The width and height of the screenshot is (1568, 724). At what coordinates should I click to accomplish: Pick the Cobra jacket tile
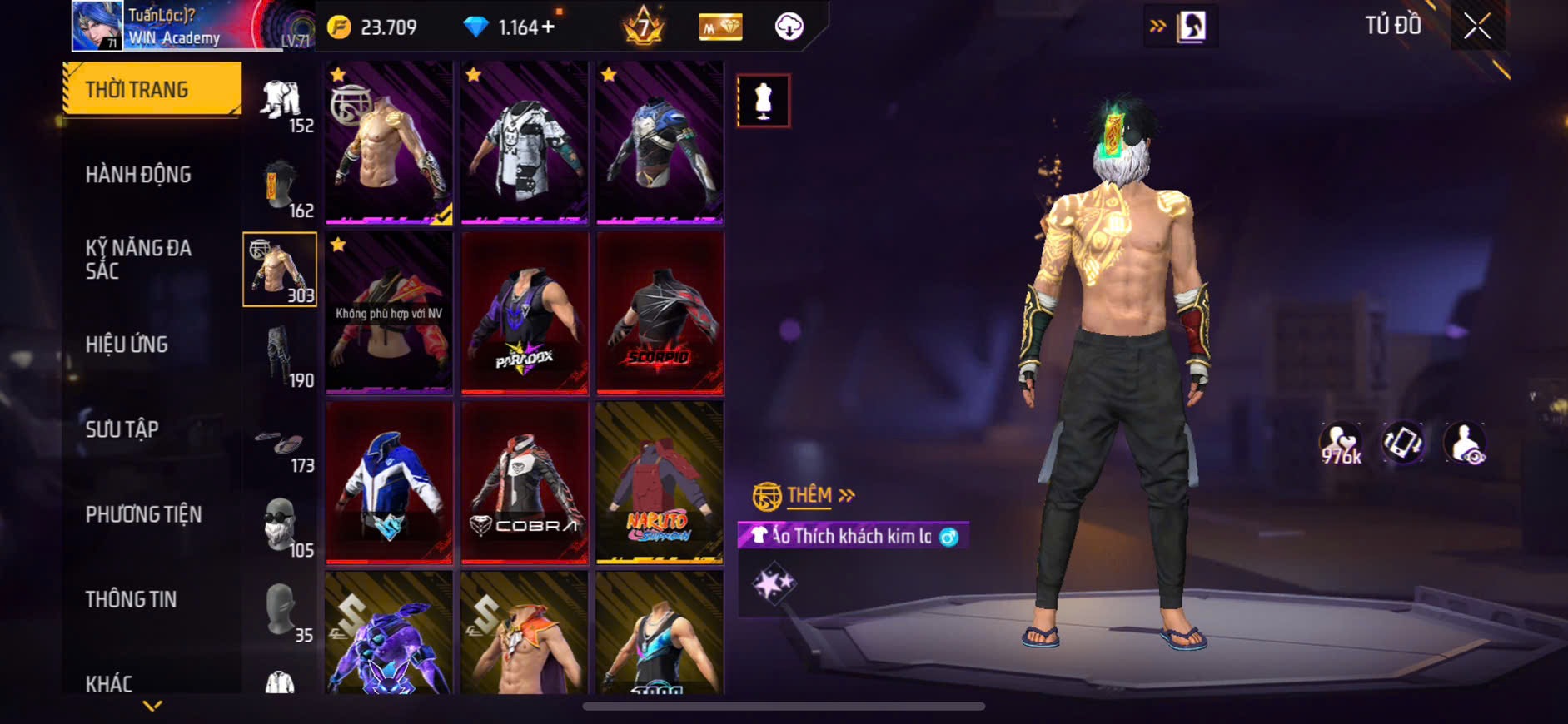(x=525, y=483)
